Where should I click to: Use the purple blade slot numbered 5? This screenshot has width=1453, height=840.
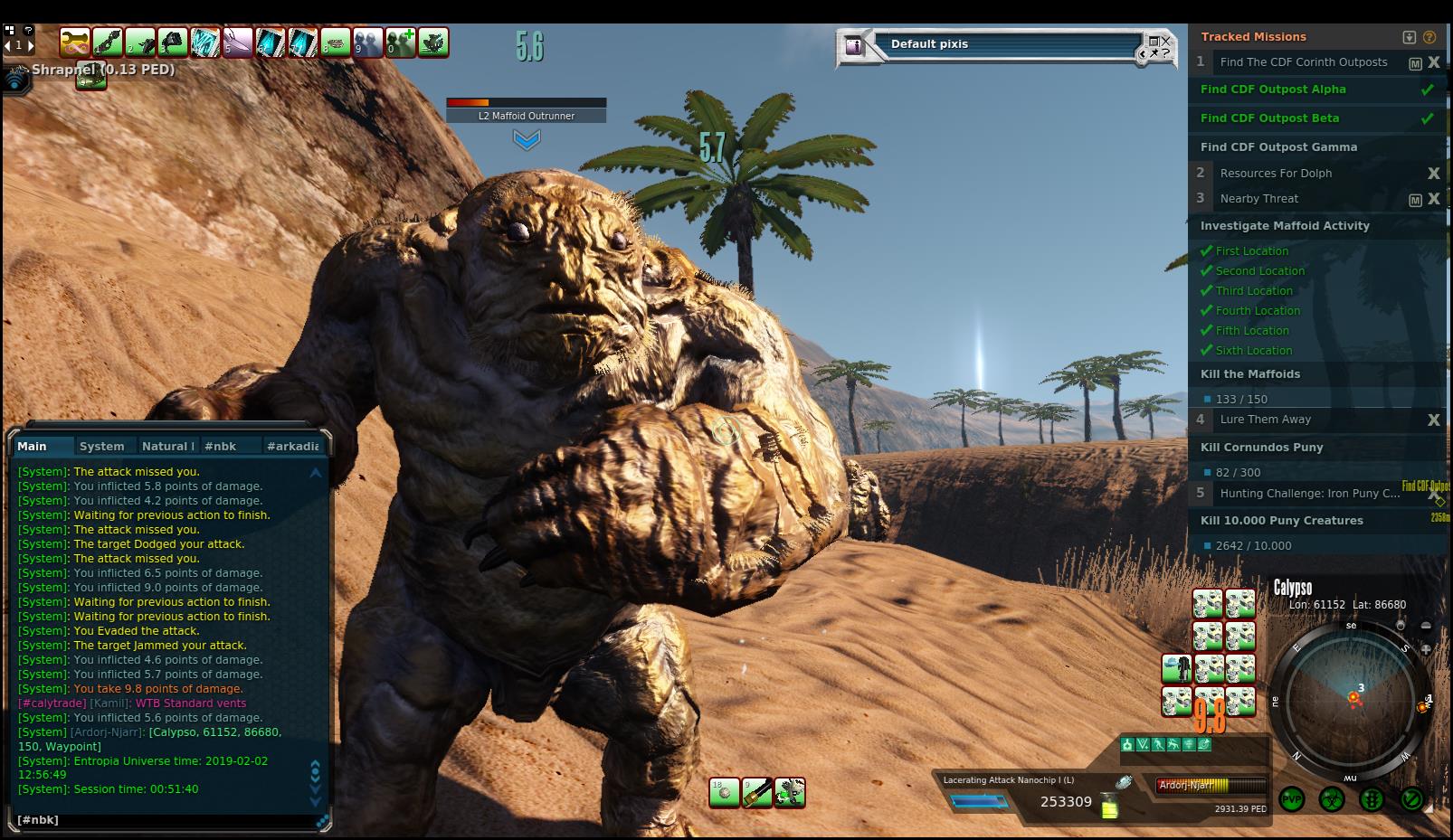pyautogui.click(x=238, y=42)
